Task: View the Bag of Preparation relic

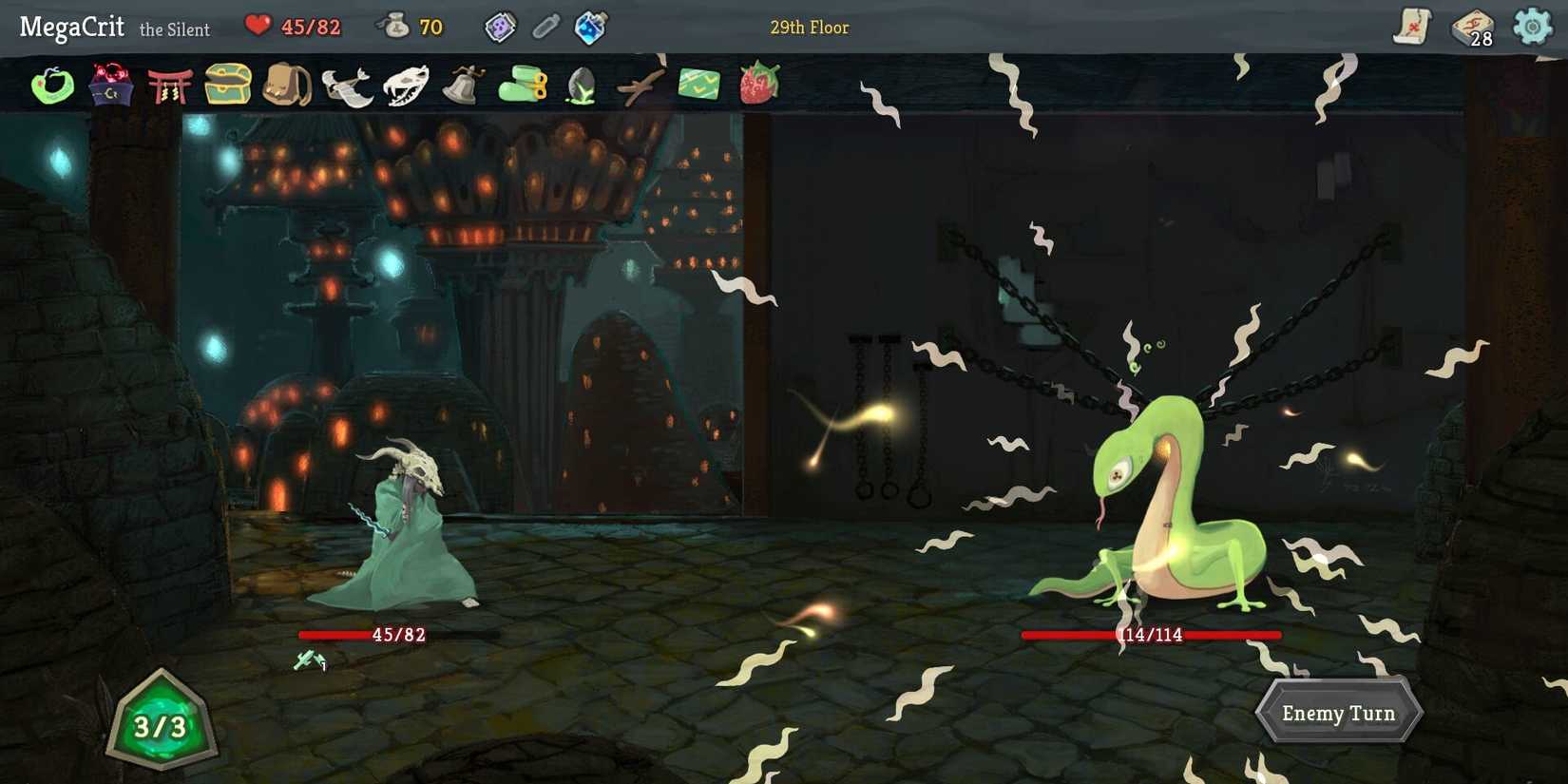Action: pos(287,84)
